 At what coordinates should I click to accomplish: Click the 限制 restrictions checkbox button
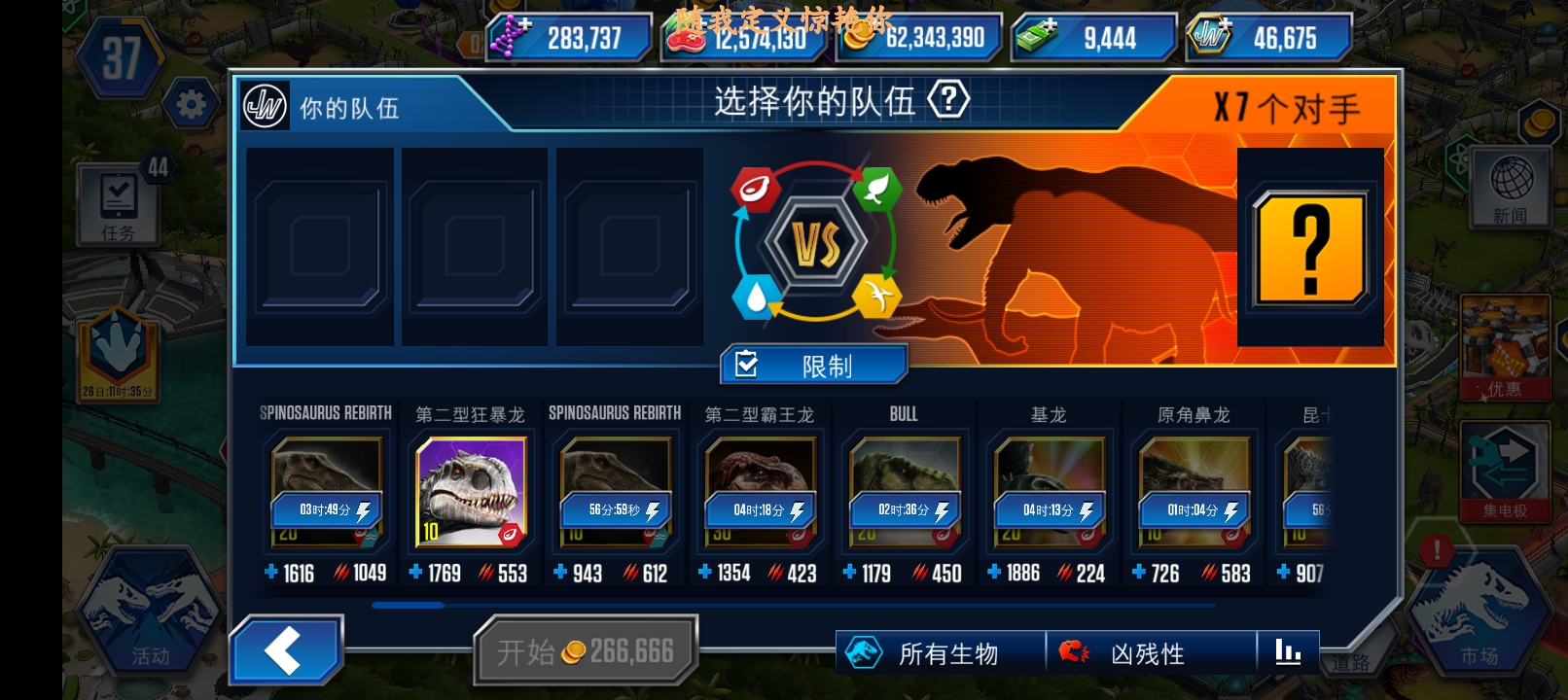813,364
